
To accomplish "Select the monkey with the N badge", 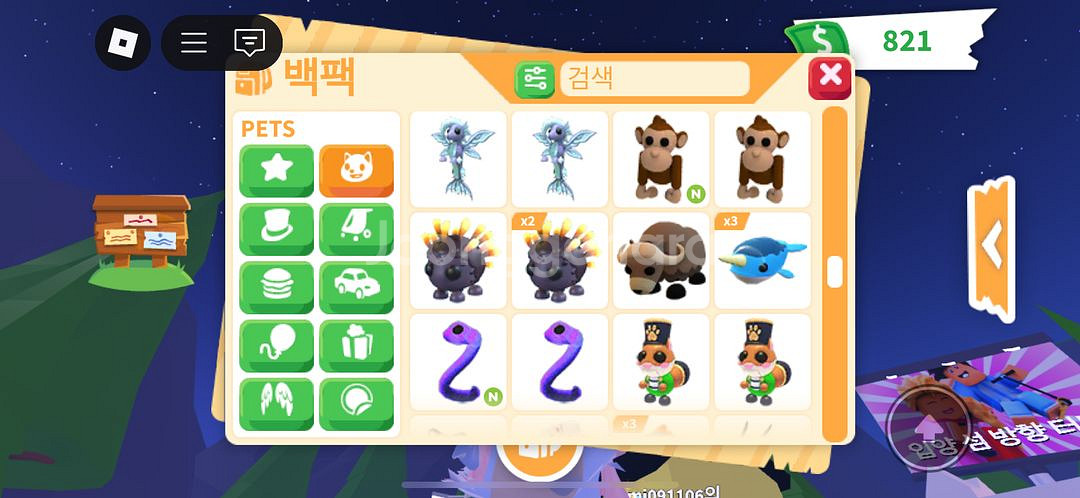I will [661, 159].
